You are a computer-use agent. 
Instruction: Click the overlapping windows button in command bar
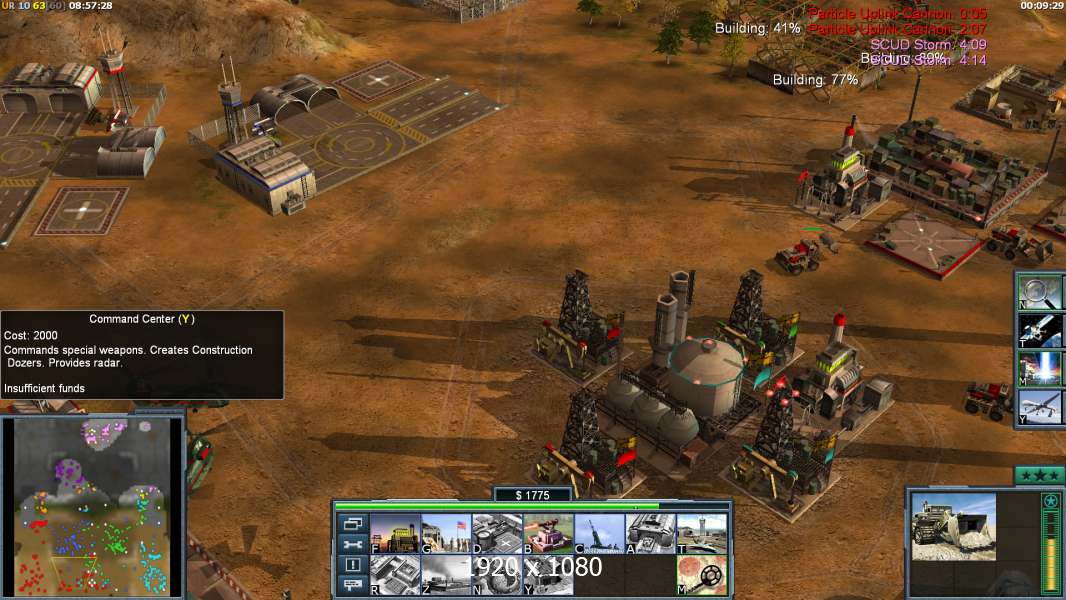coord(353,523)
